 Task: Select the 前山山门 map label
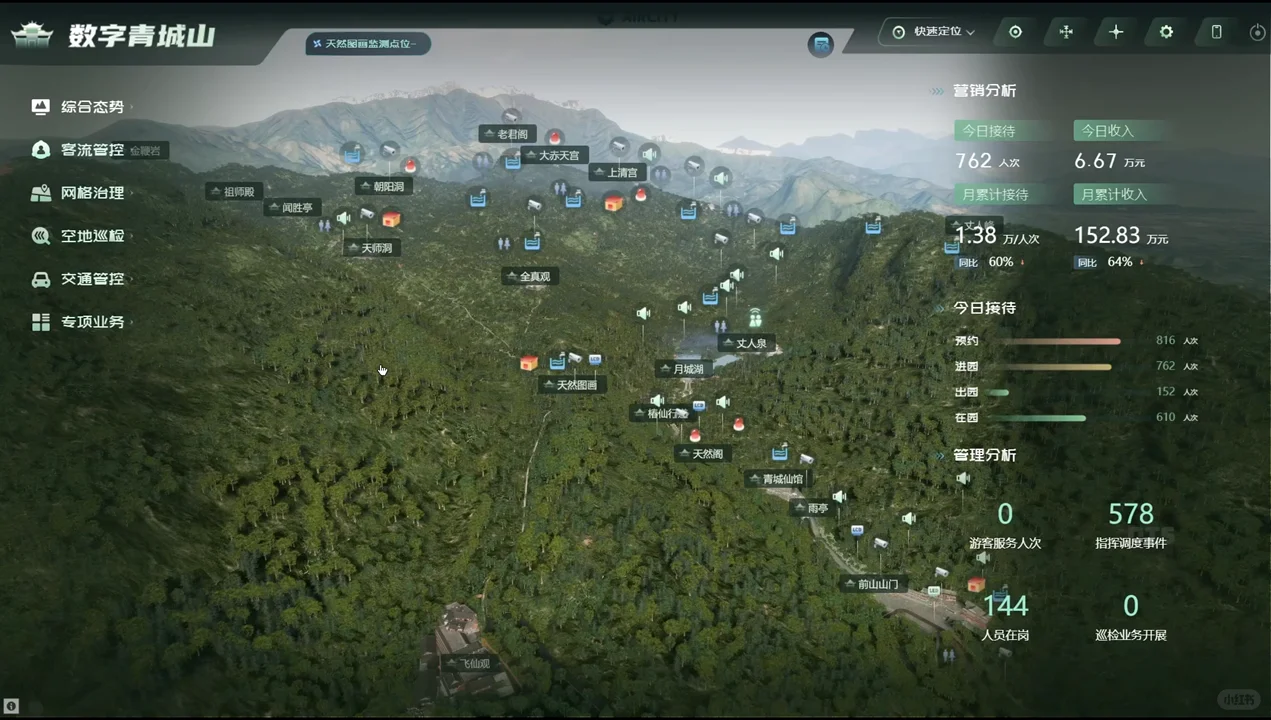pyautogui.click(x=877, y=584)
